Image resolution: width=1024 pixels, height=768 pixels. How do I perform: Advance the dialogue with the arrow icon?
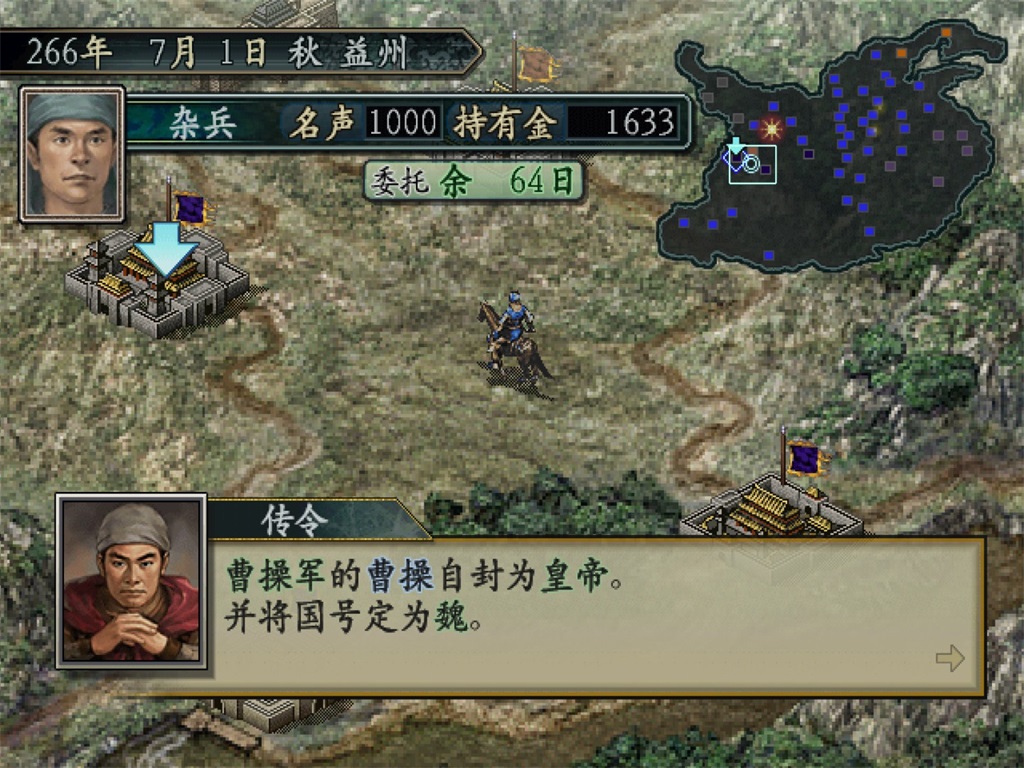coord(949,658)
